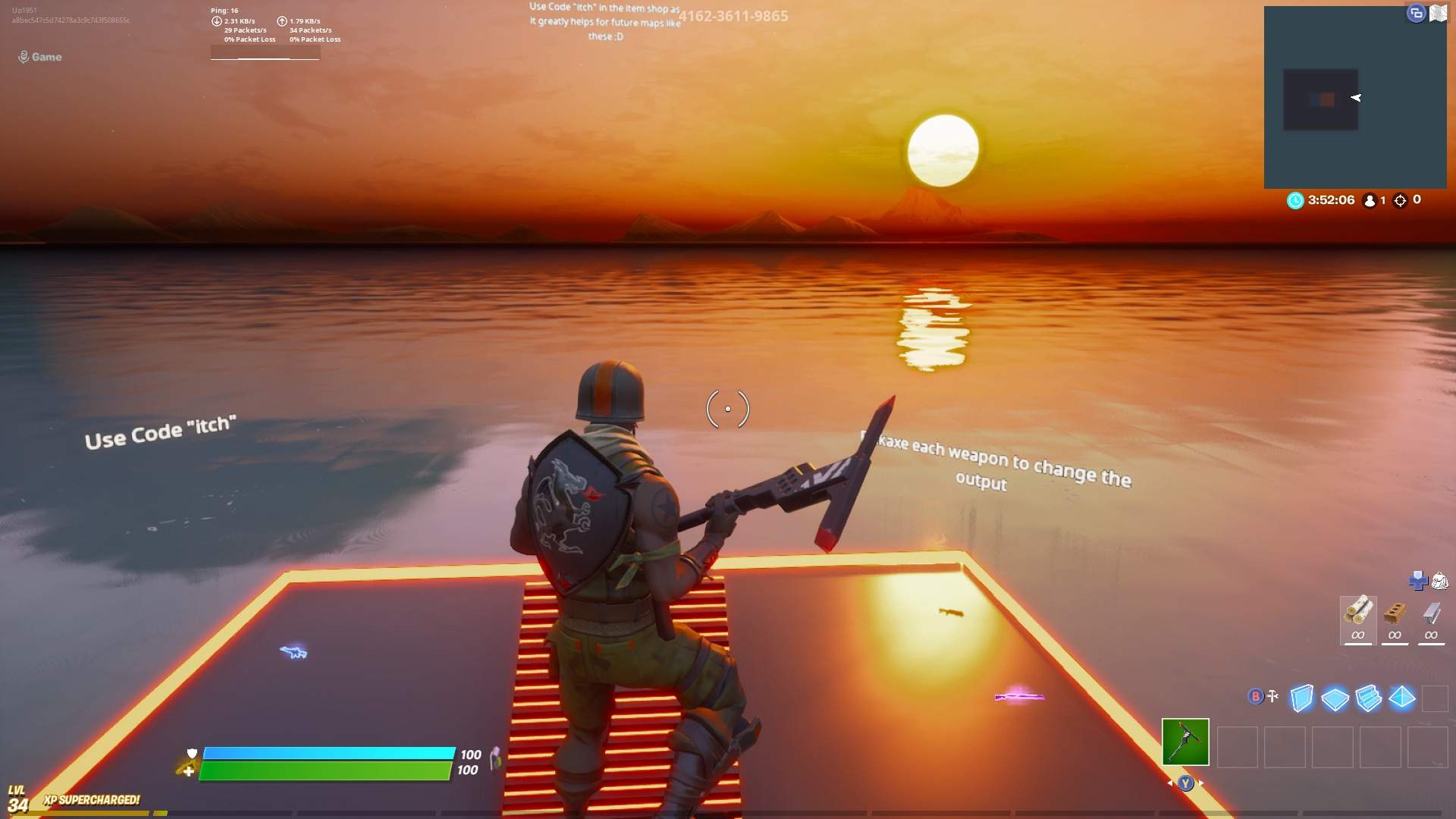Toggle the roof pyramid build piece
This screenshot has height=819, width=1456.
click(x=1402, y=696)
